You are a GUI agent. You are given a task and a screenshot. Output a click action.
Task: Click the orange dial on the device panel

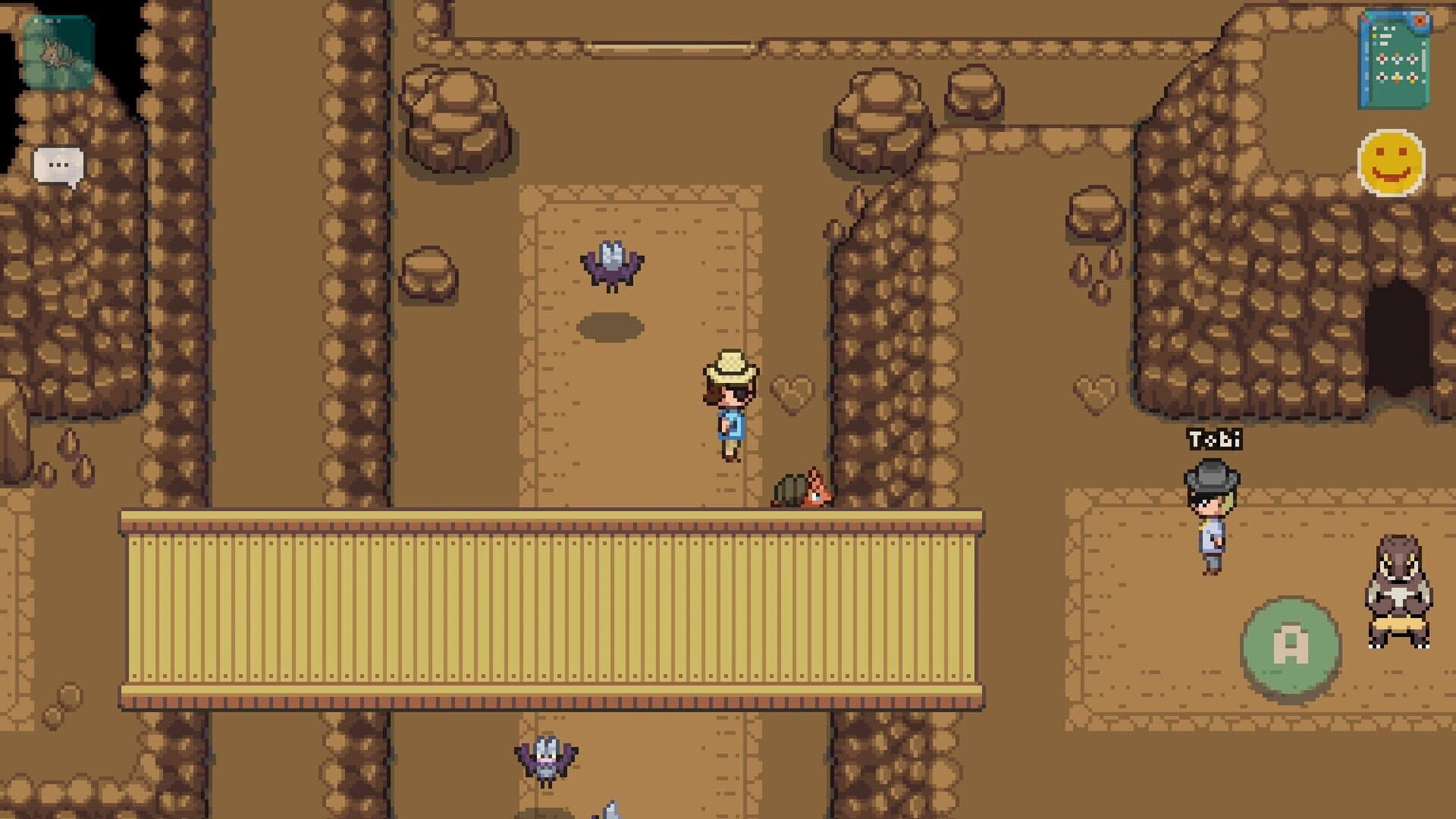tap(1420, 20)
